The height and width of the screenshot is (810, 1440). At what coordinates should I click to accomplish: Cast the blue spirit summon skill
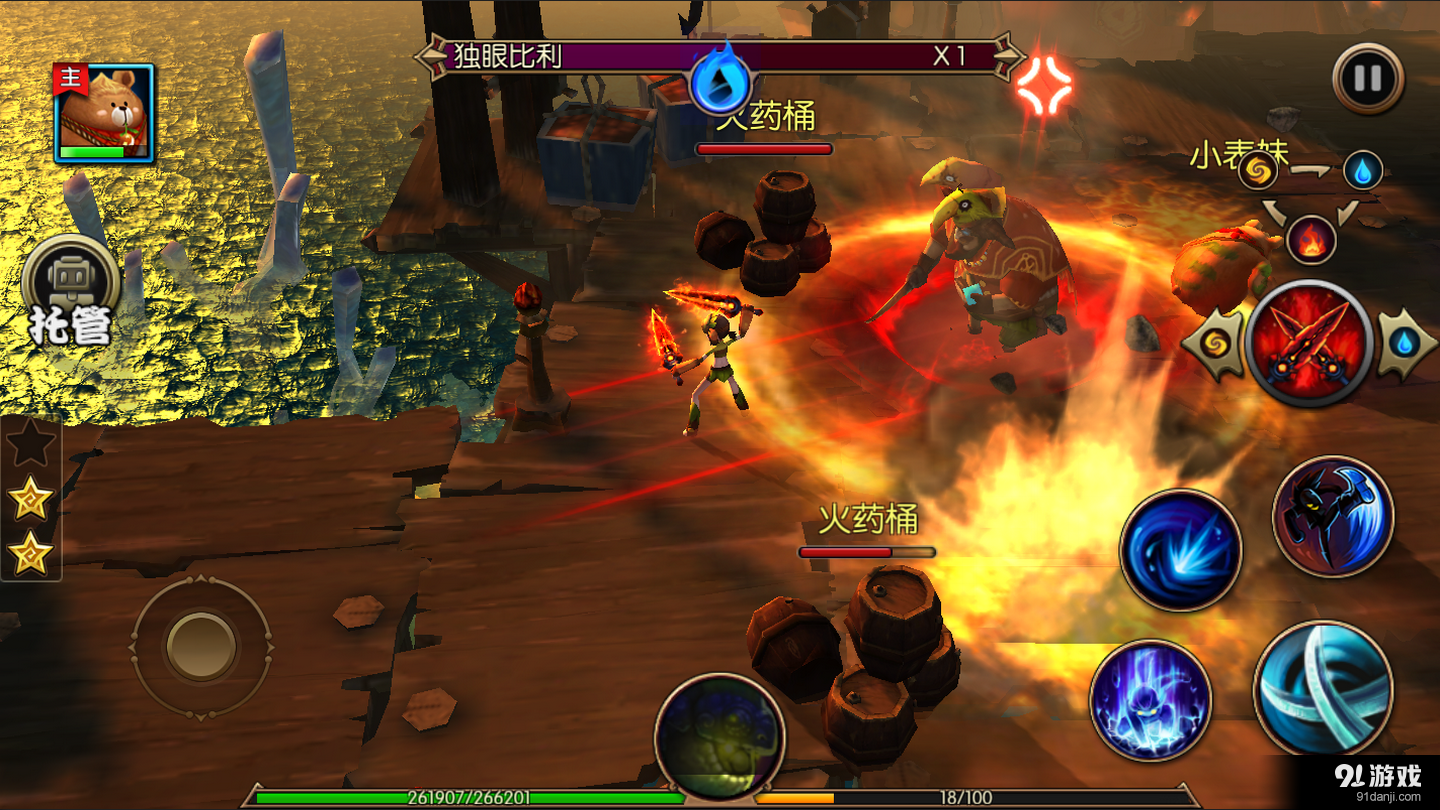point(1151,700)
